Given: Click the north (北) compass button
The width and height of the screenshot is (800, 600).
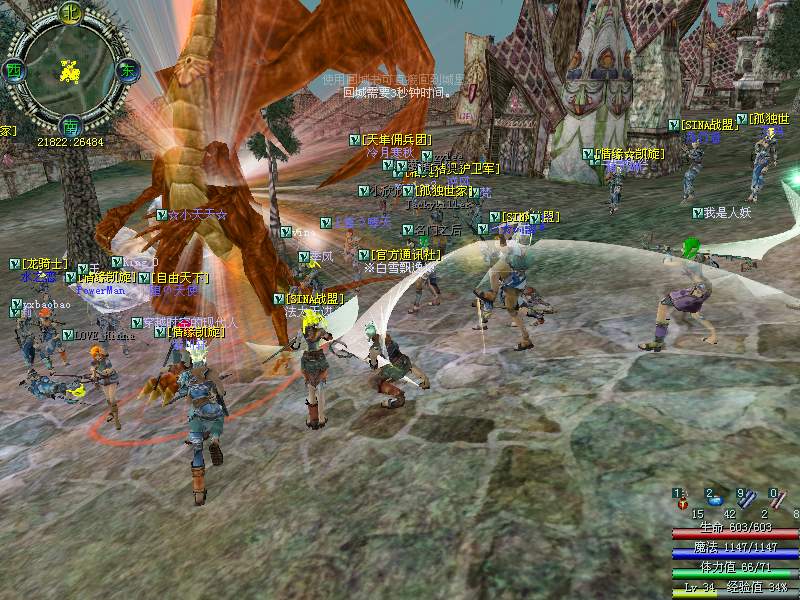Looking at the screenshot, I should pyautogui.click(x=70, y=13).
